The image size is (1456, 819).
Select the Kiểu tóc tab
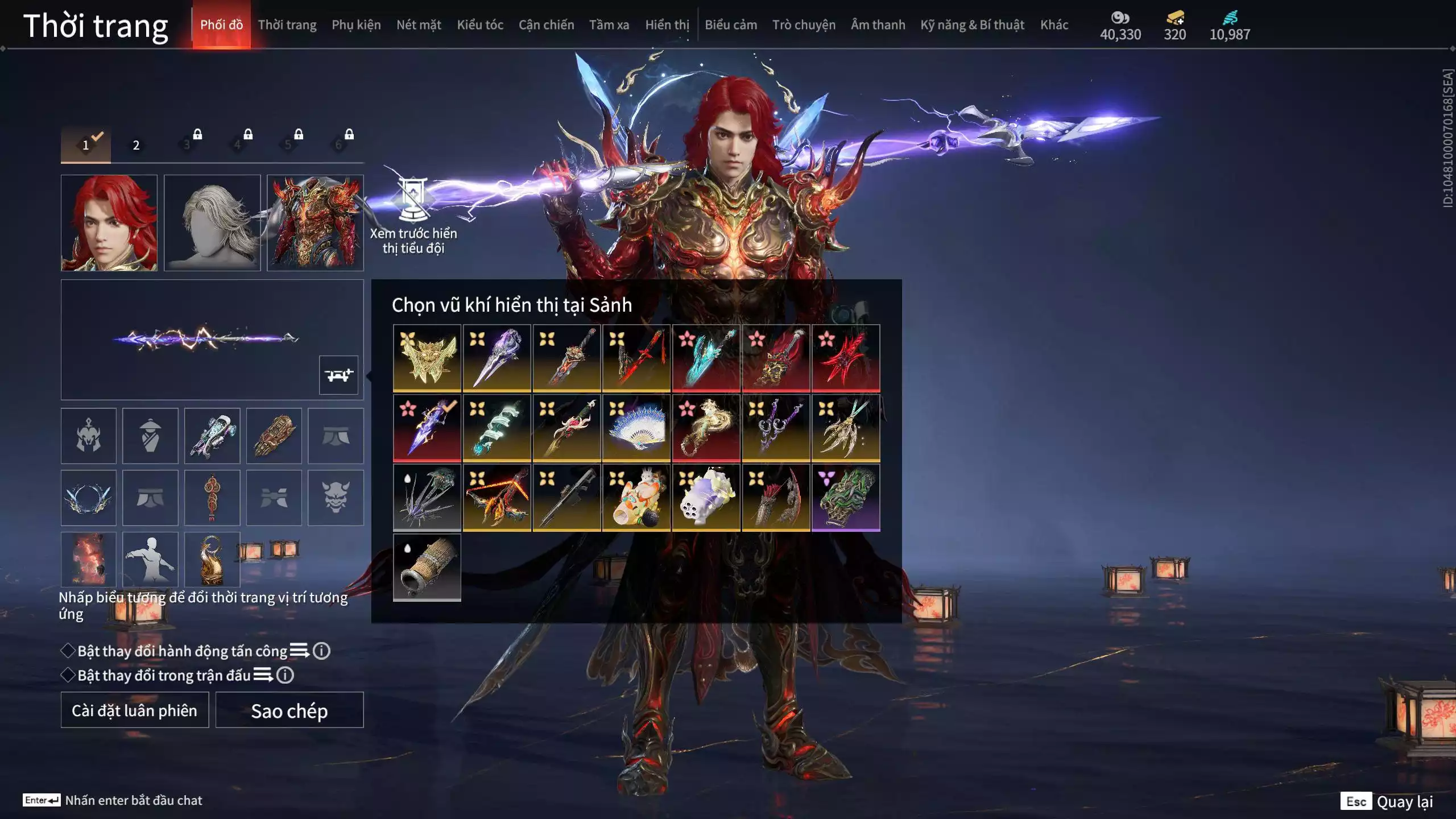point(479,25)
